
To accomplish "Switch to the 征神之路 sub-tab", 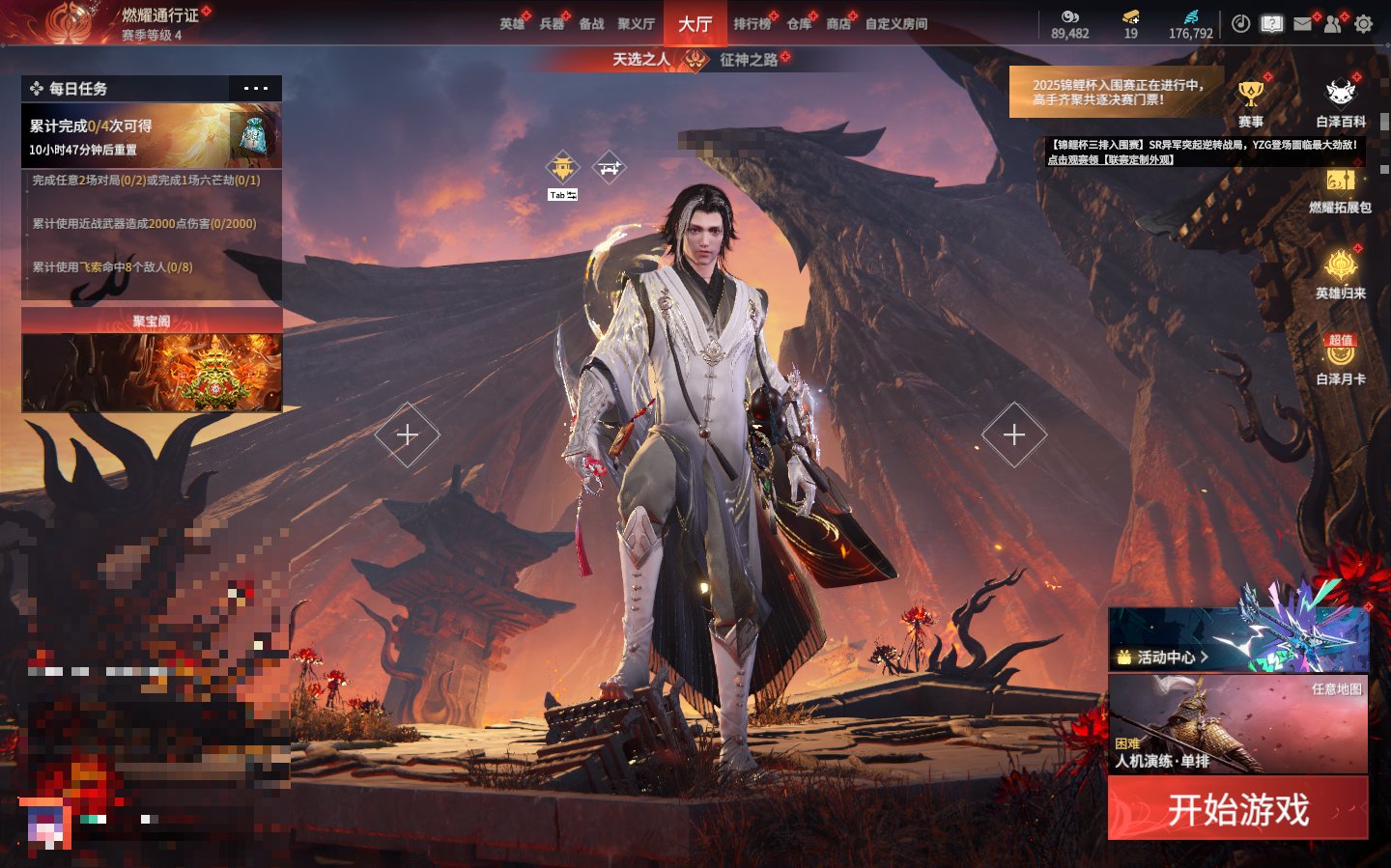I will (x=749, y=60).
